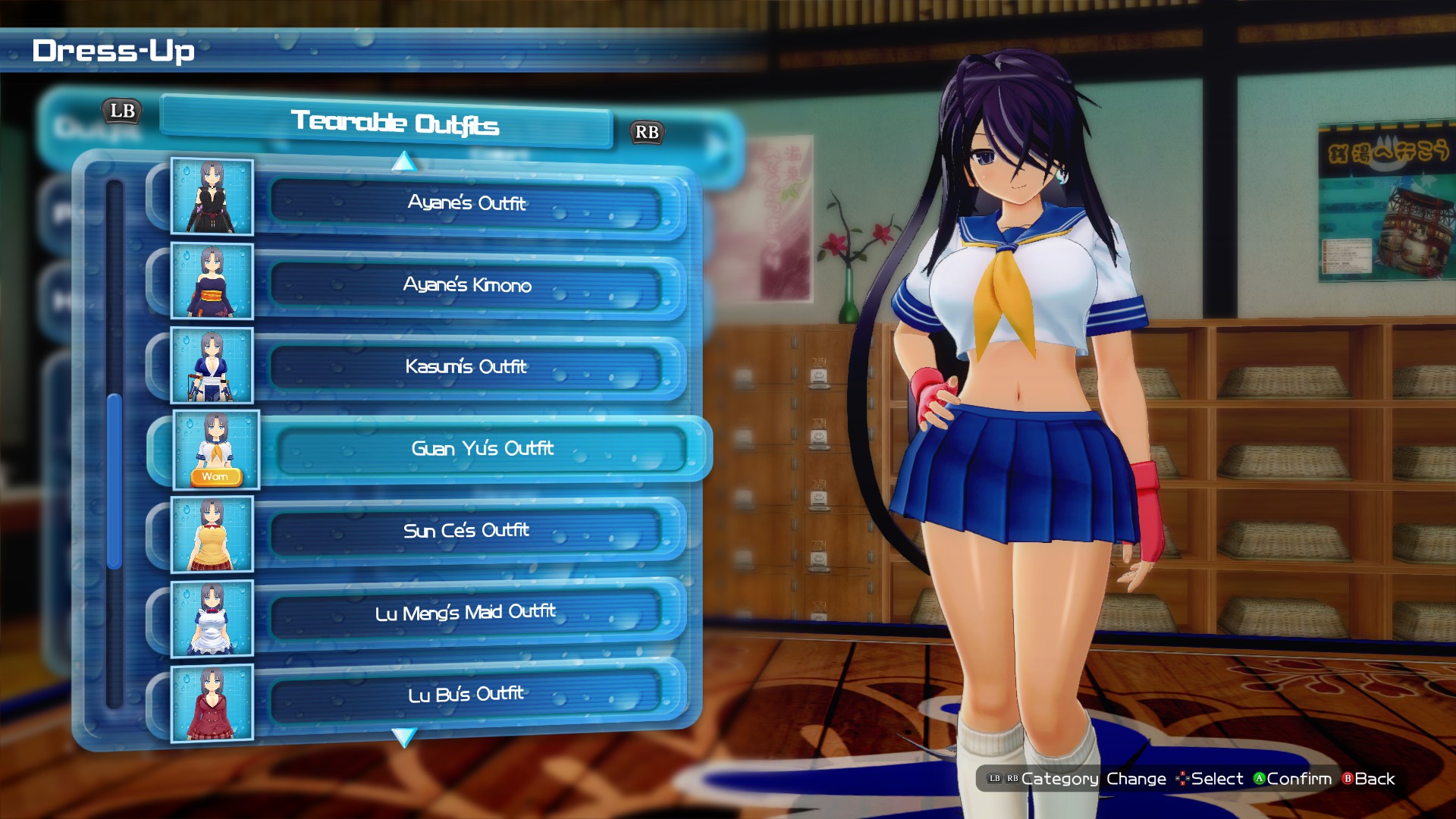The image size is (1456, 819).
Task: Click the RB icon in the bottom control hints
Action: [1012, 778]
